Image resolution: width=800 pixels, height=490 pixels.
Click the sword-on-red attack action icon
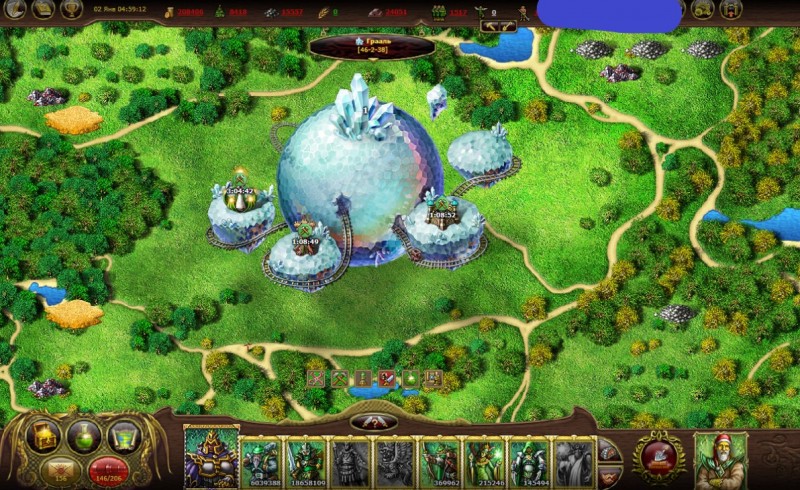tap(386, 378)
